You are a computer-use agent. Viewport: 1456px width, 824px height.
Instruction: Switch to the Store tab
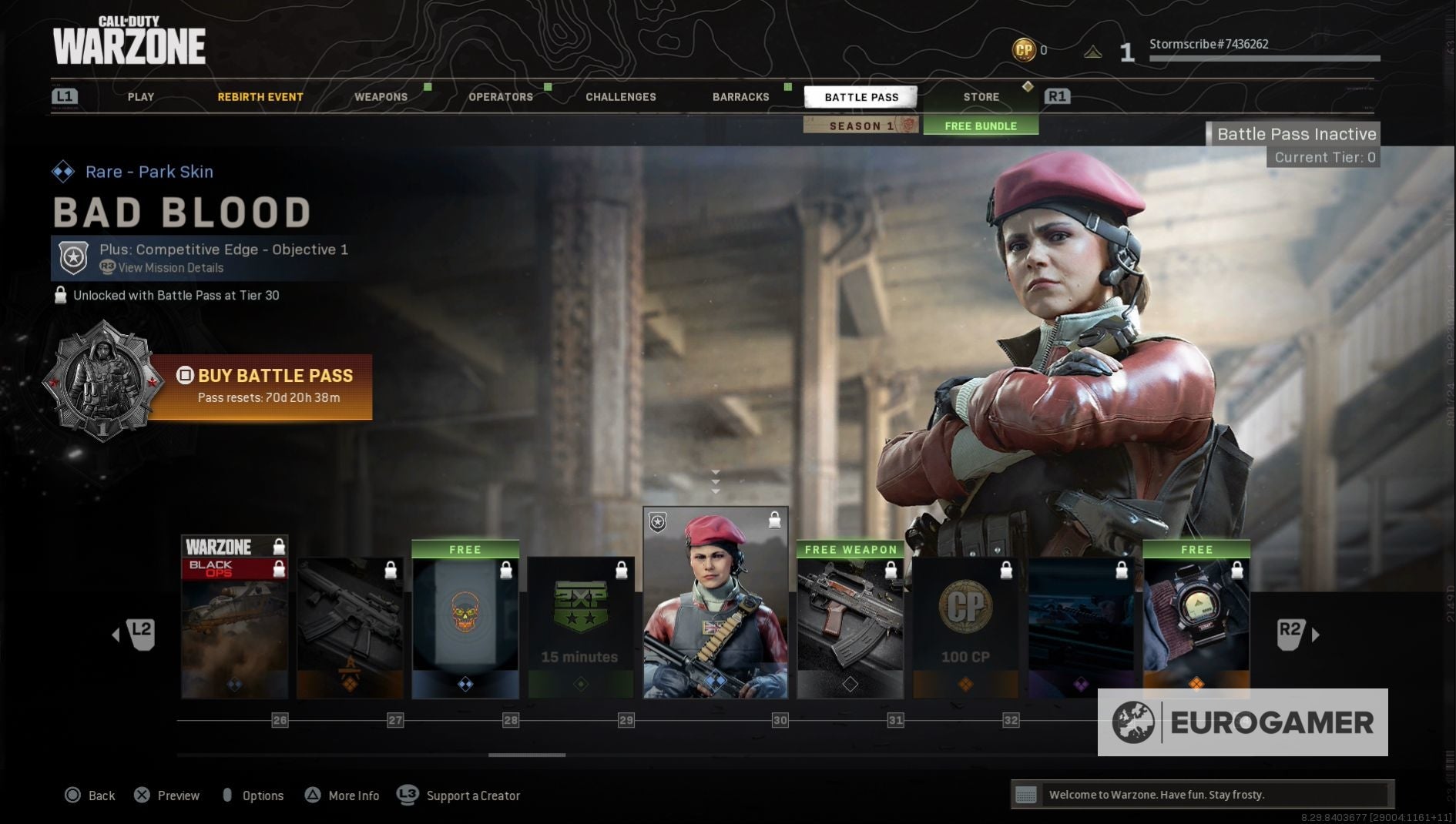[x=981, y=97]
